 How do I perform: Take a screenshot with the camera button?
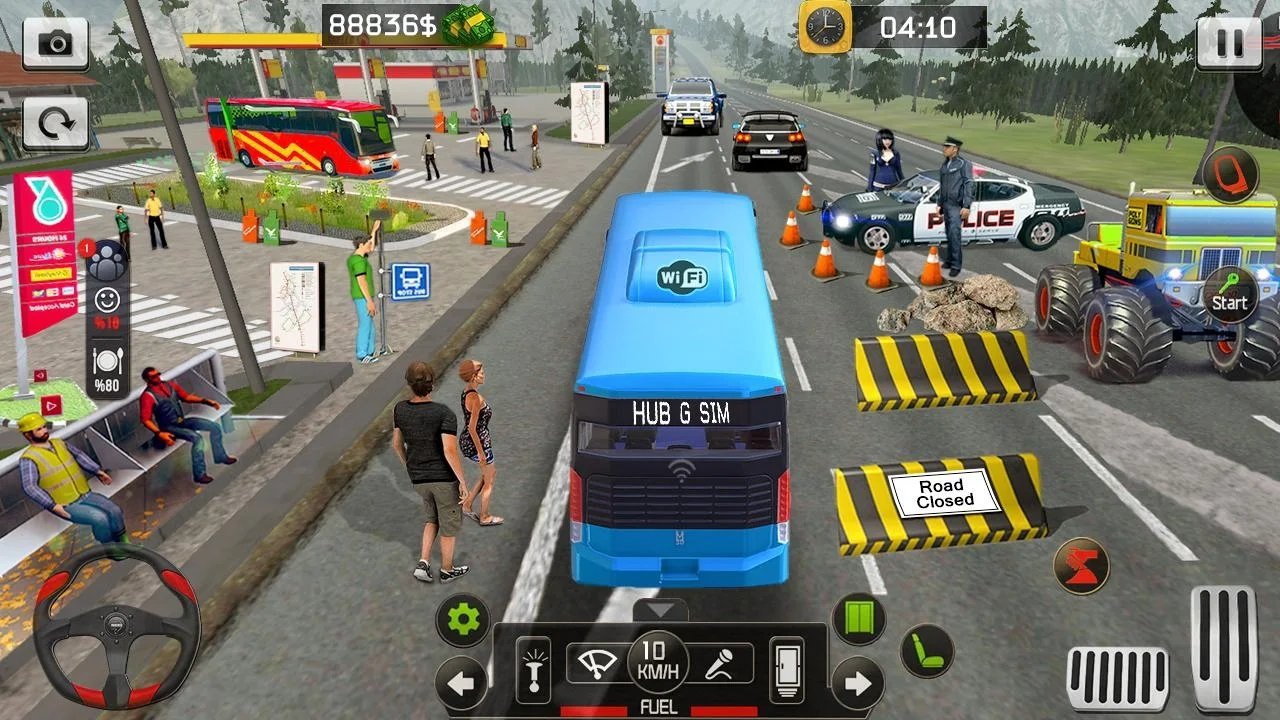[55, 43]
